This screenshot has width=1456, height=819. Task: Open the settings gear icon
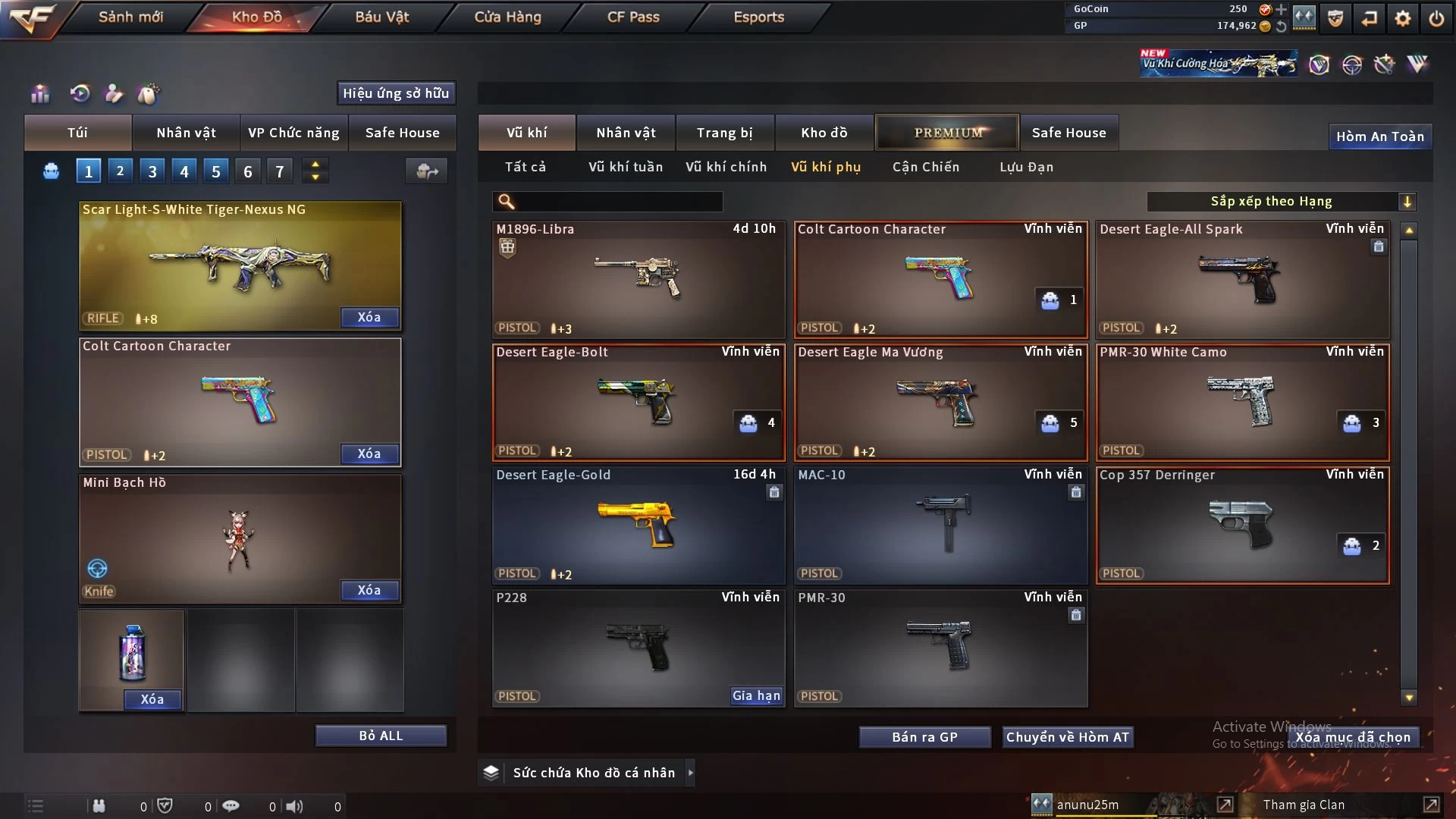click(1403, 18)
